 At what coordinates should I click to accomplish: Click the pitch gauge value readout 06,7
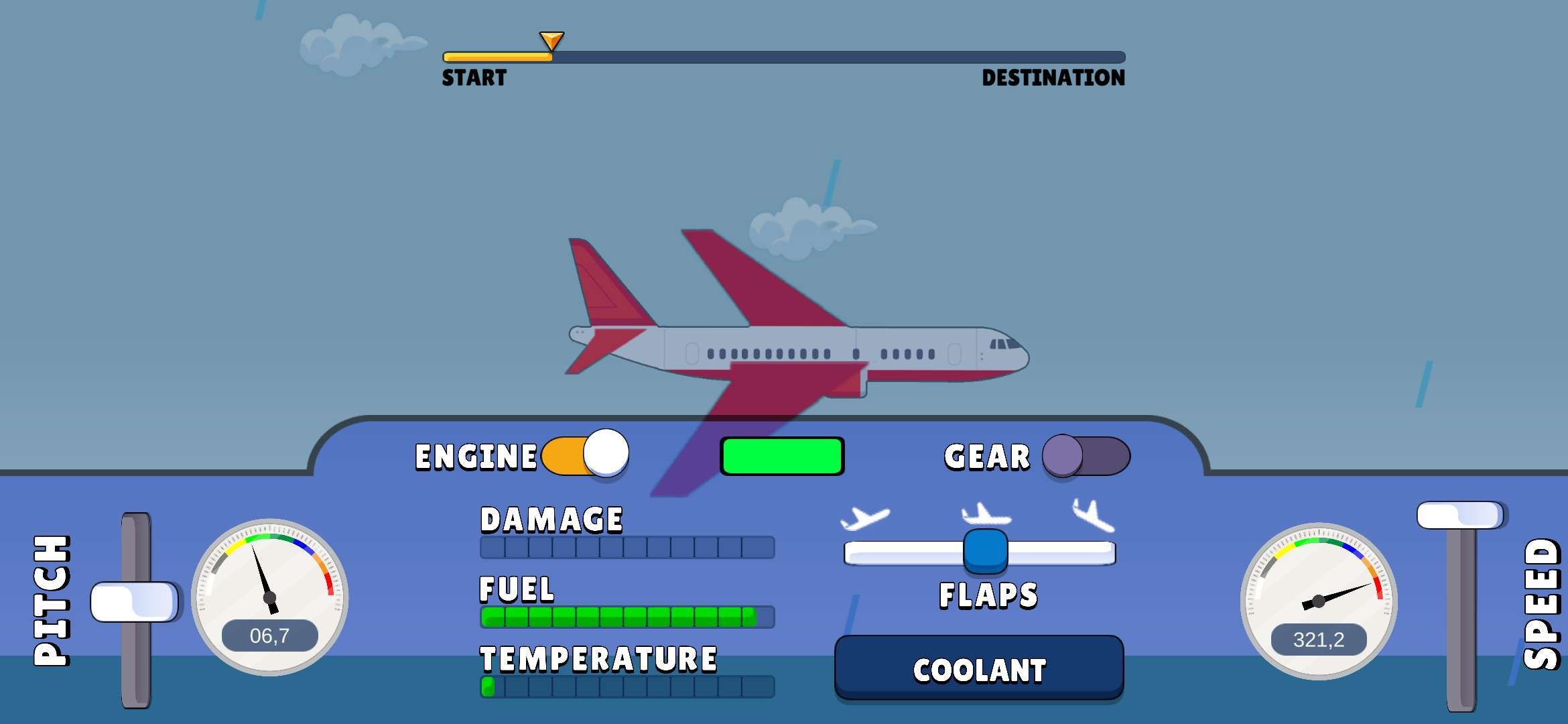coord(269,636)
